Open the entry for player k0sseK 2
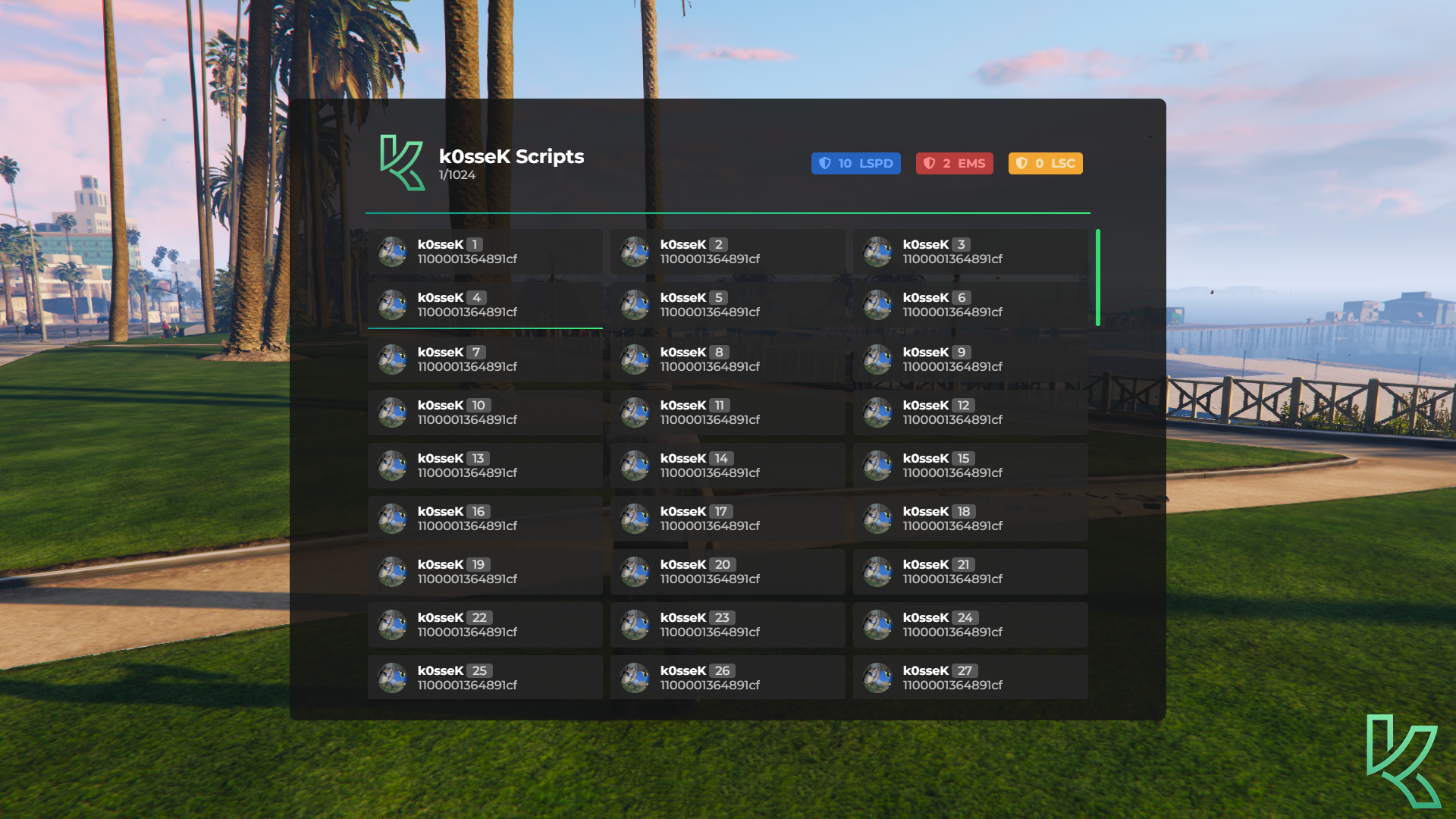Image resolution: width=1456 pixels, height=819 pixels. 727,253
